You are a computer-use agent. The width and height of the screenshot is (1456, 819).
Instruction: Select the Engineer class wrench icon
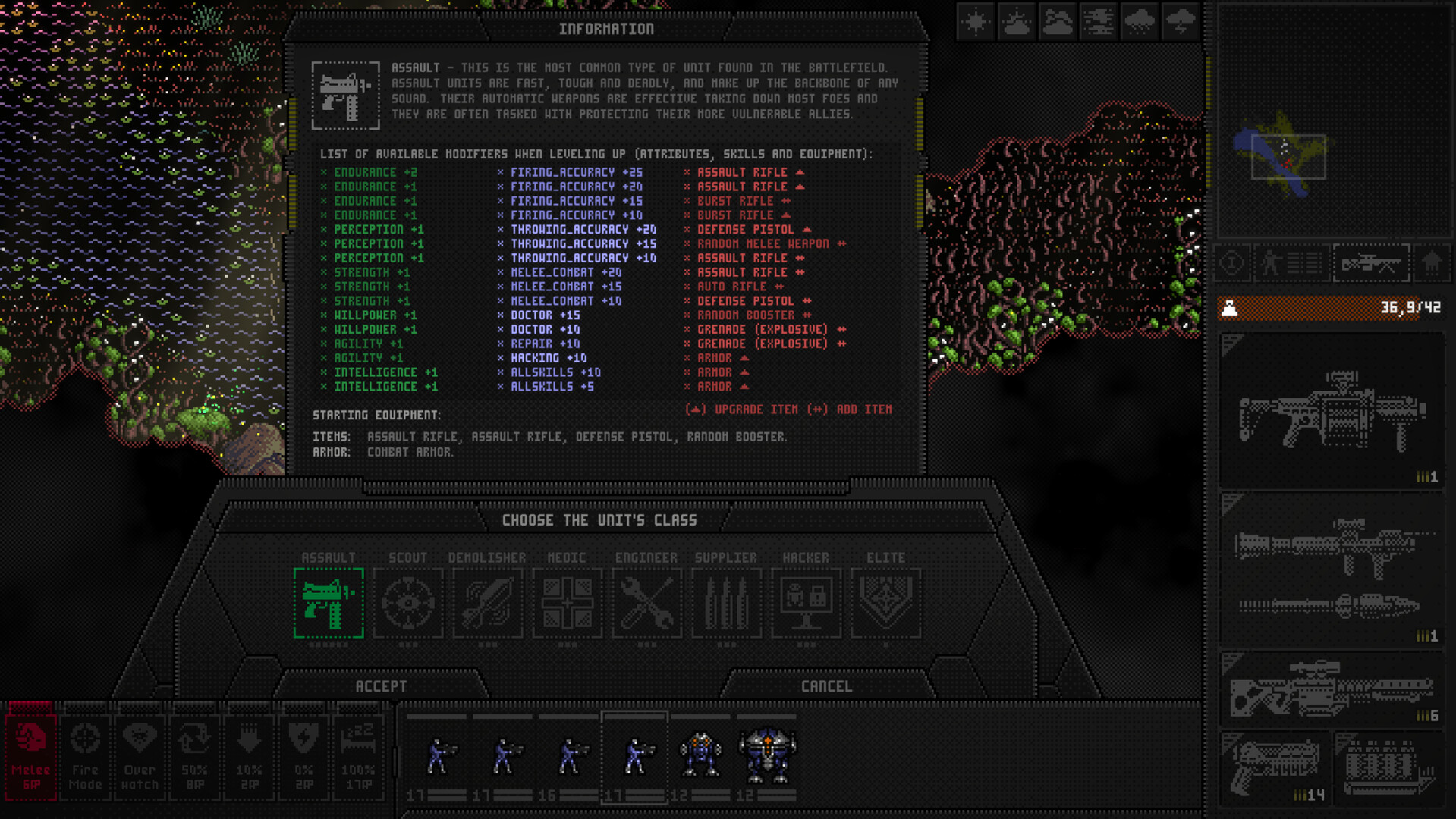pyautogui.click(x=647, y=603)
